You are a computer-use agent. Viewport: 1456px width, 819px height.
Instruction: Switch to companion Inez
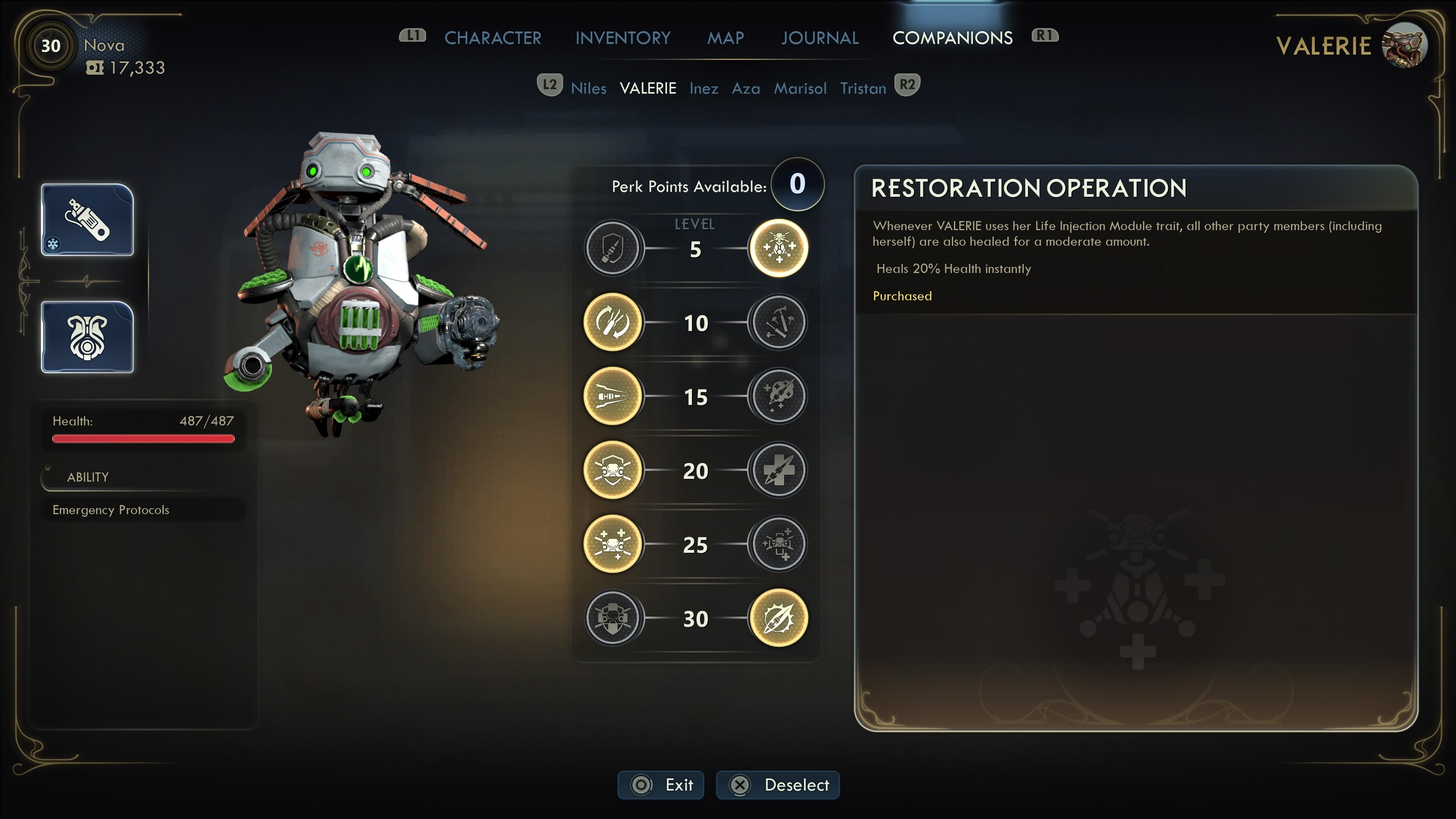704,88
